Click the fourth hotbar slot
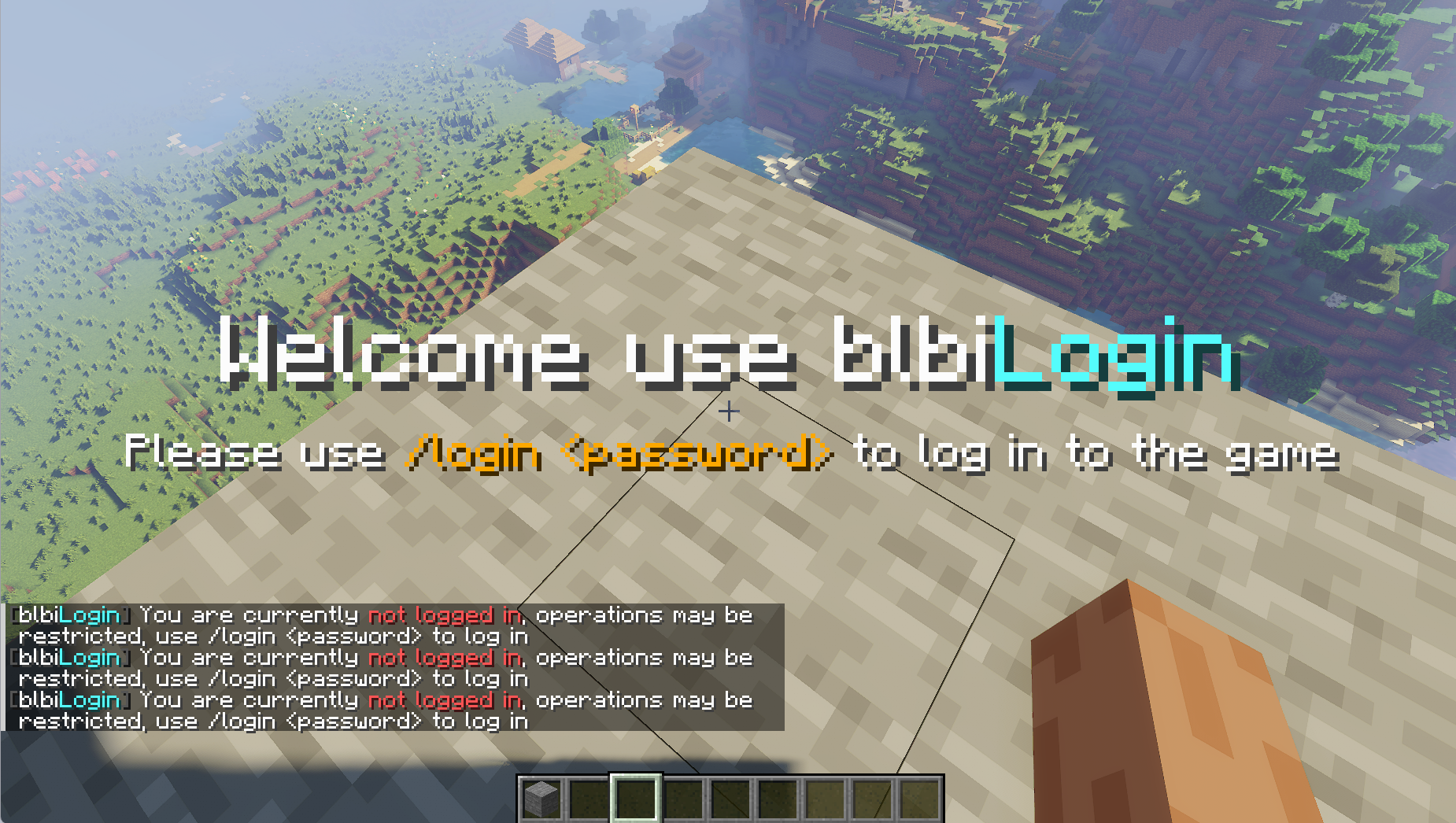Image resolution: width=1456 pixels, height=823 pixels. pyautogui.click(x=682, y=796)
